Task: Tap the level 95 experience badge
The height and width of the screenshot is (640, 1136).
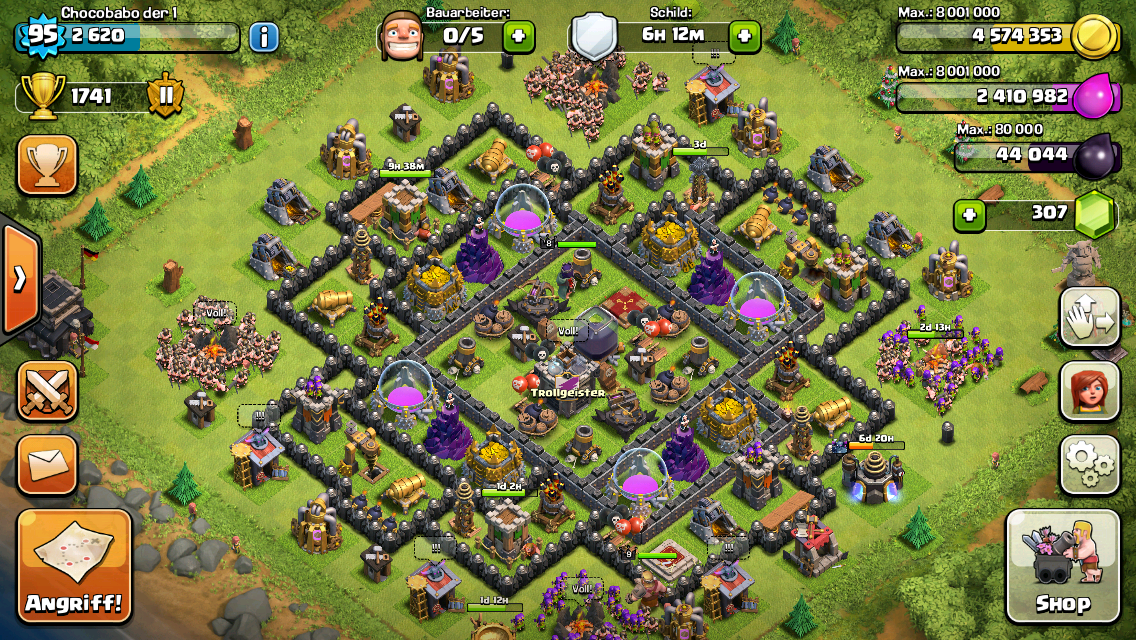Action: (41, 36)
